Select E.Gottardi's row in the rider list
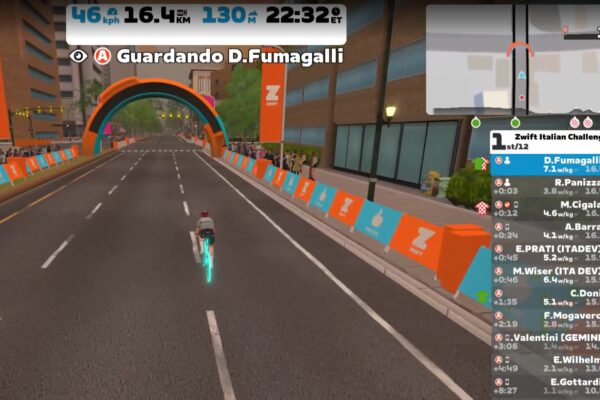This screenshot has width=600, height=400. [546, 385]
